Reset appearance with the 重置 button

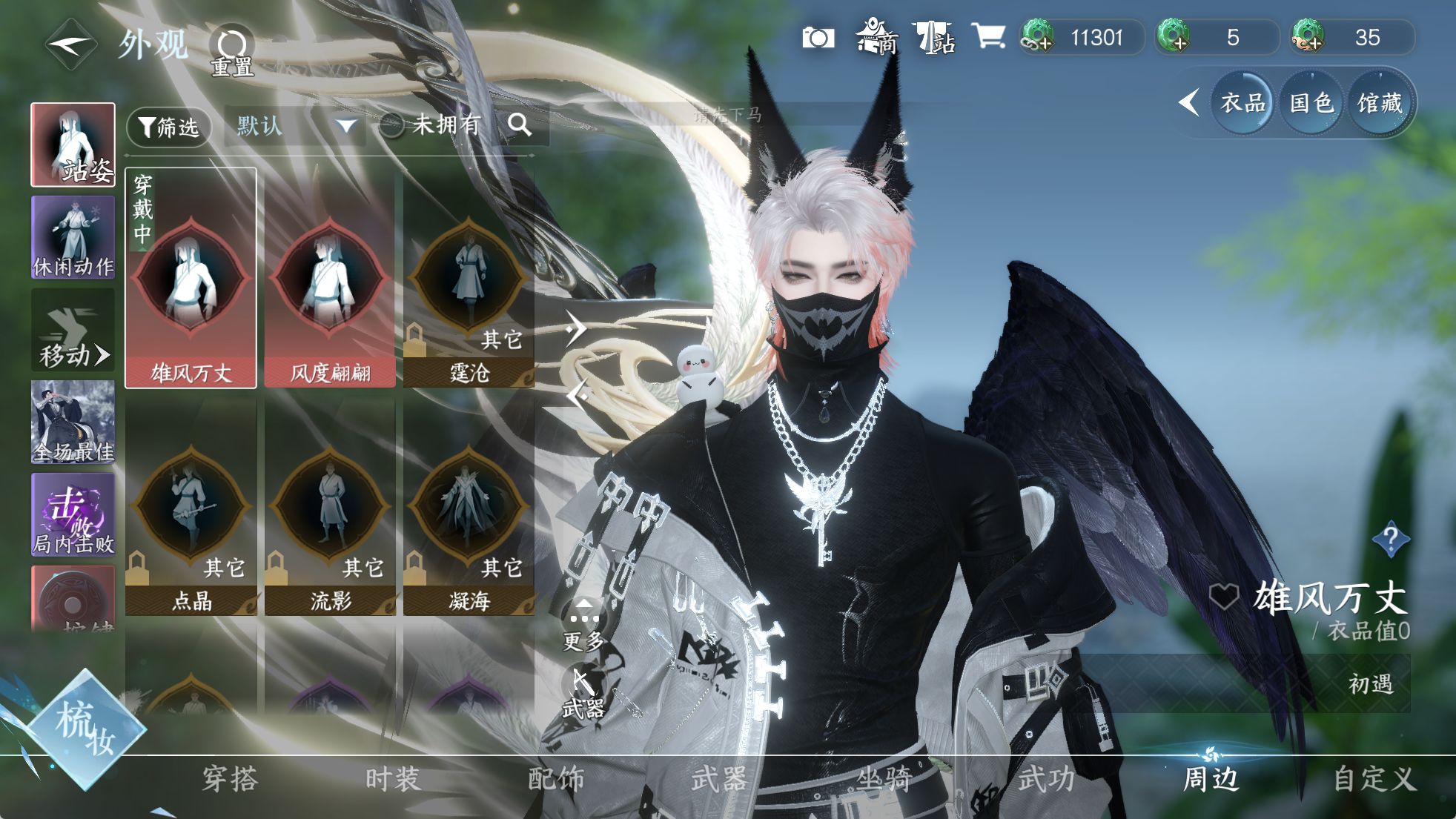232,50
